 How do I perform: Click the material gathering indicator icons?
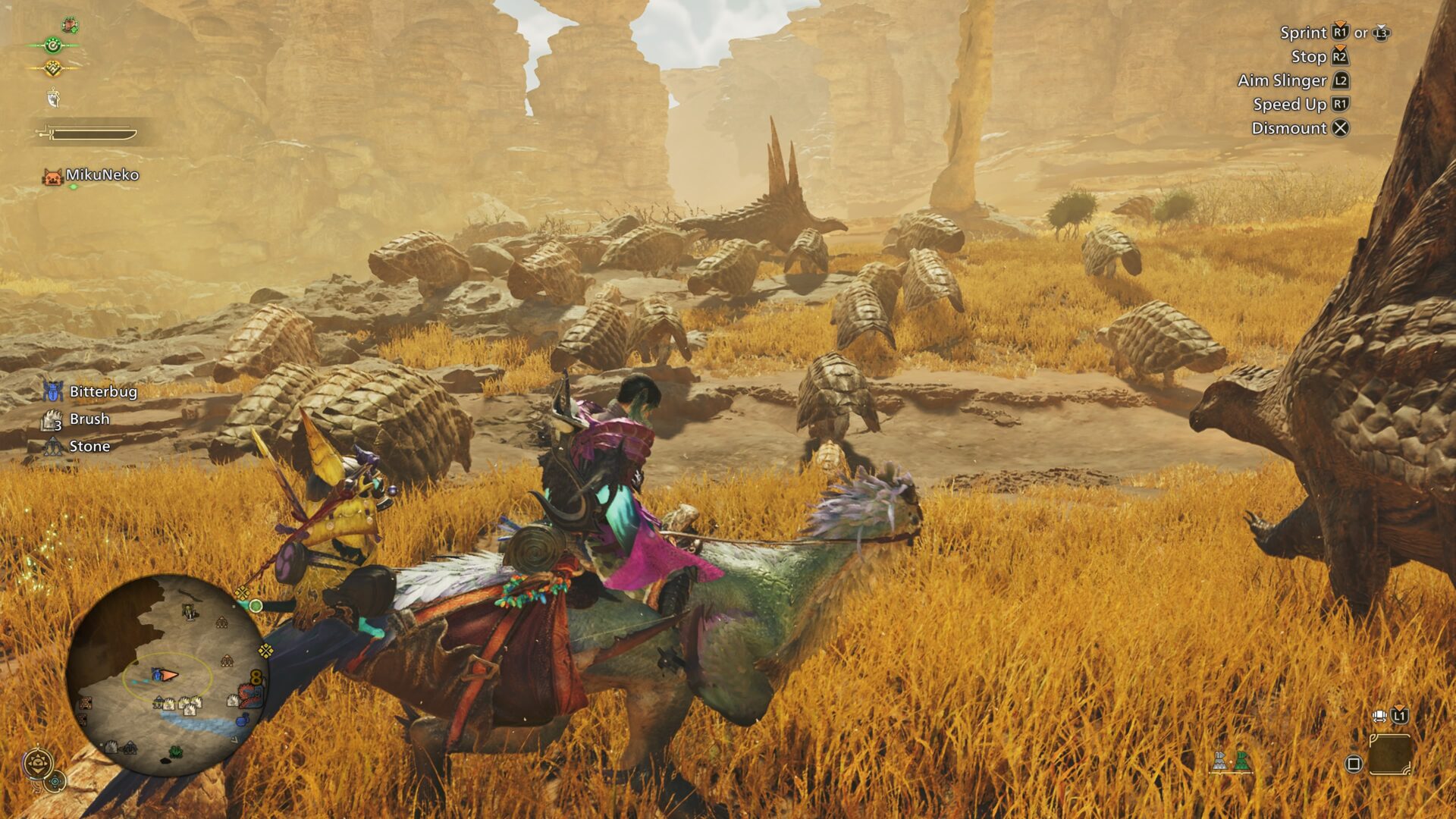pos(1232,761)
